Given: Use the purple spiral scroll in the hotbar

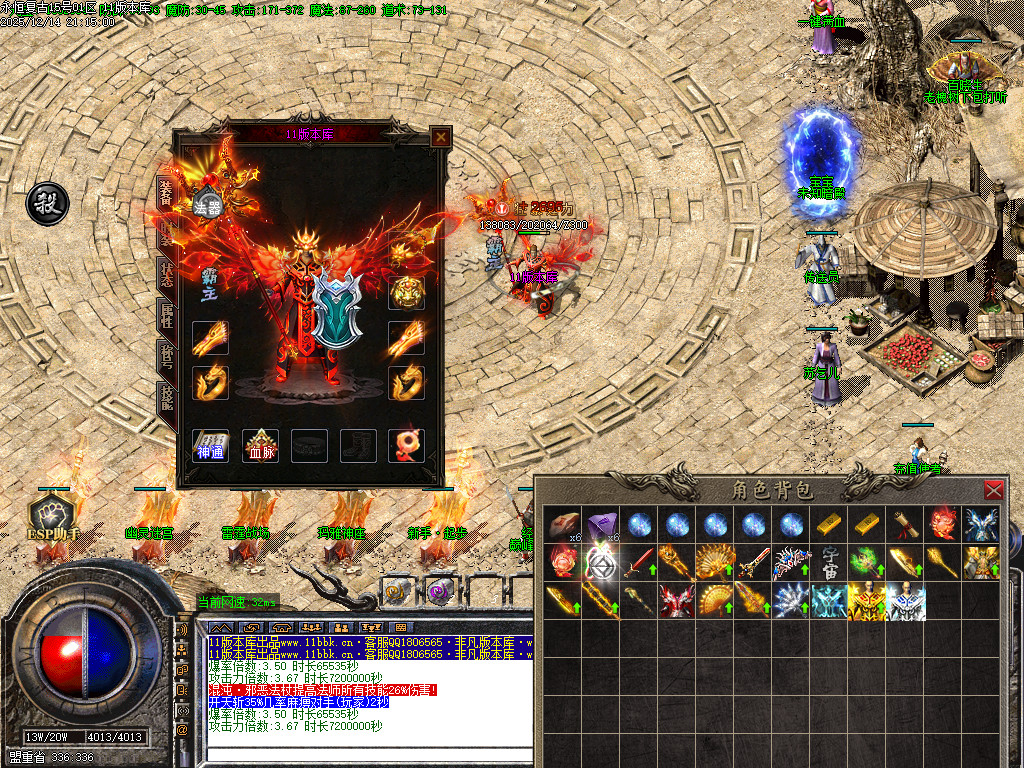Looking at the screenshot, I should [439, 592].
